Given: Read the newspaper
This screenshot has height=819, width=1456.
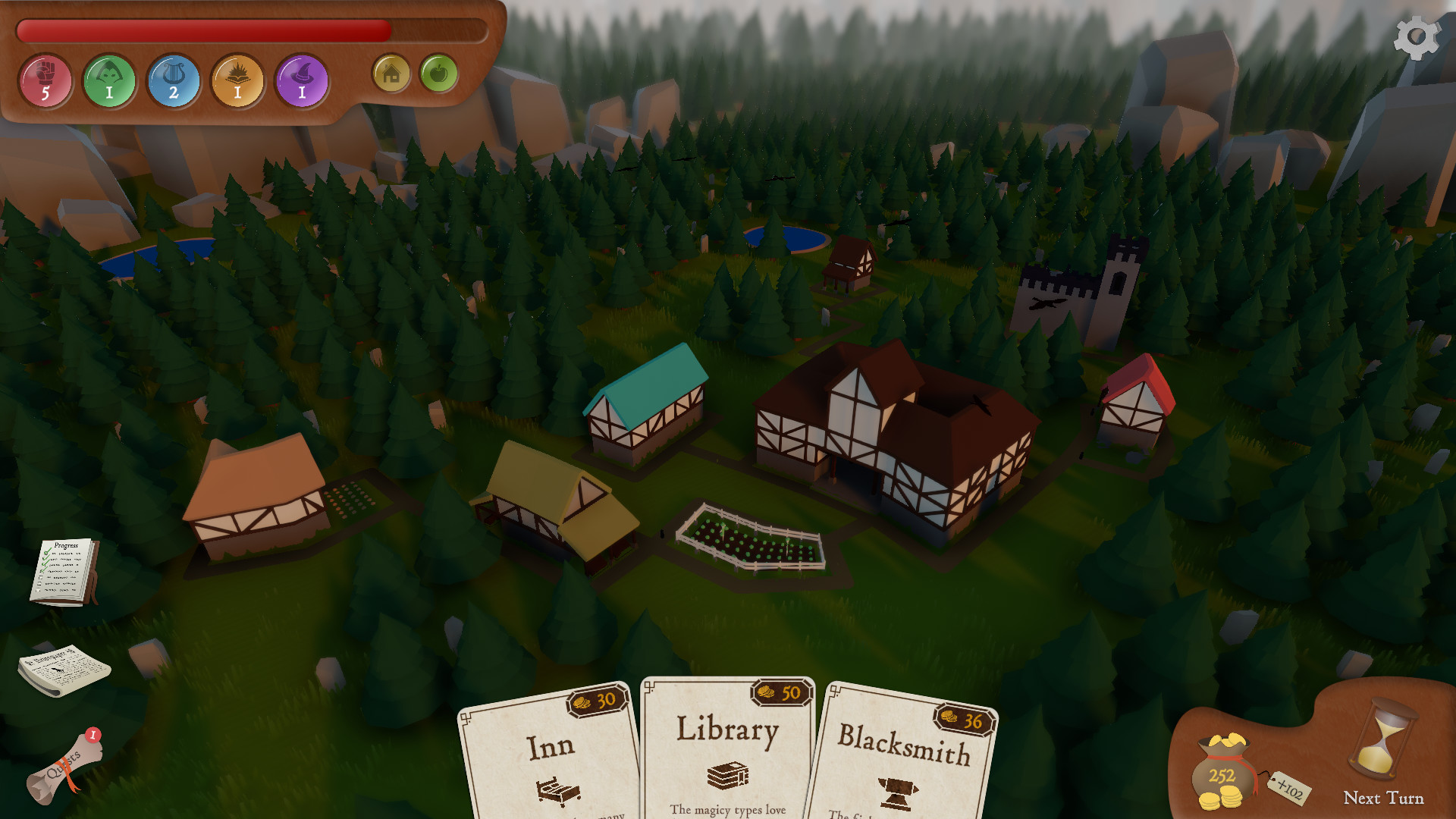Looking at the screenshot, I should 64,670.
